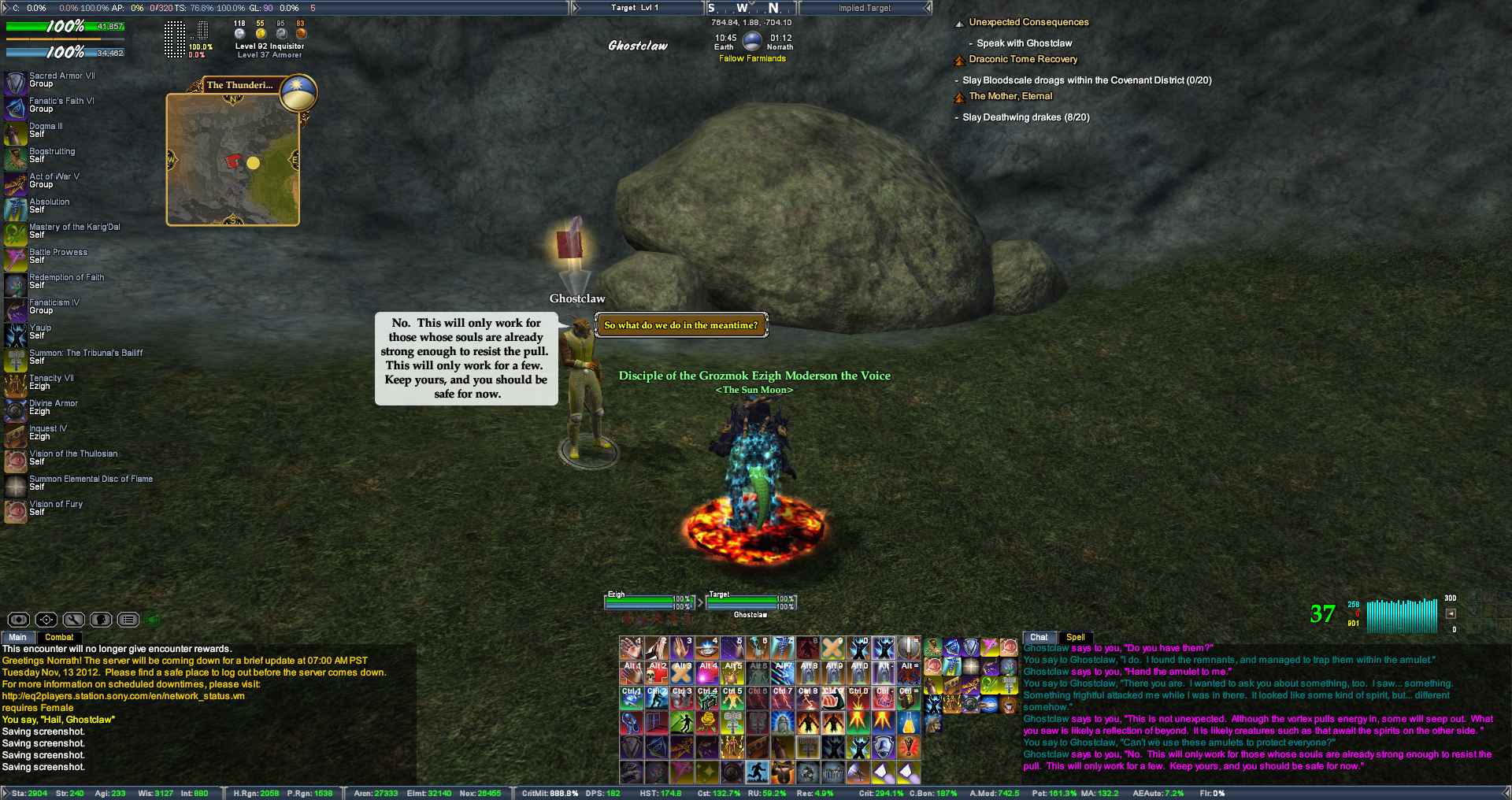Screen dimensions: 1512x800
Task: Select Unexpected Consequences quest in tracker
Action: 1028,23
